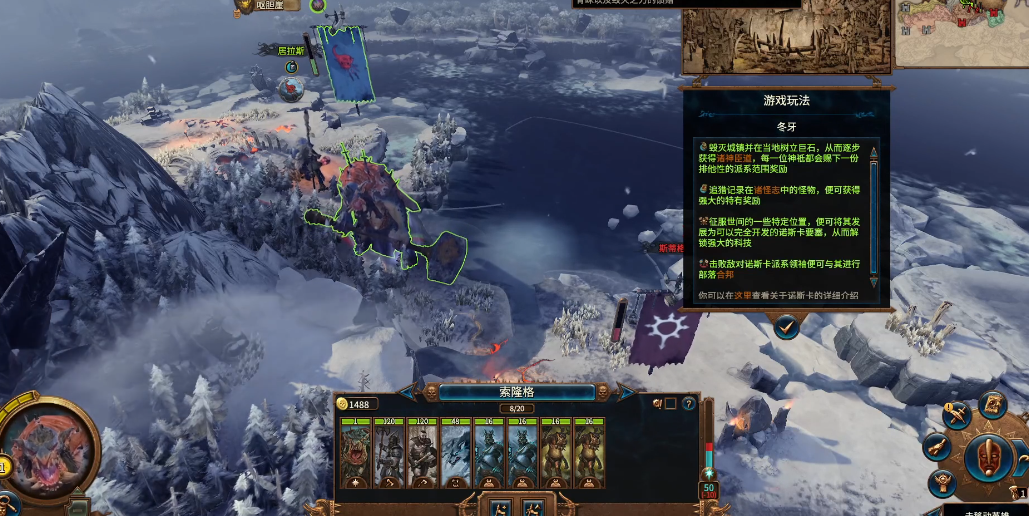1029x516 pixels.
Task: Open the spellbook icon button
Action: (x=992, y=404)
